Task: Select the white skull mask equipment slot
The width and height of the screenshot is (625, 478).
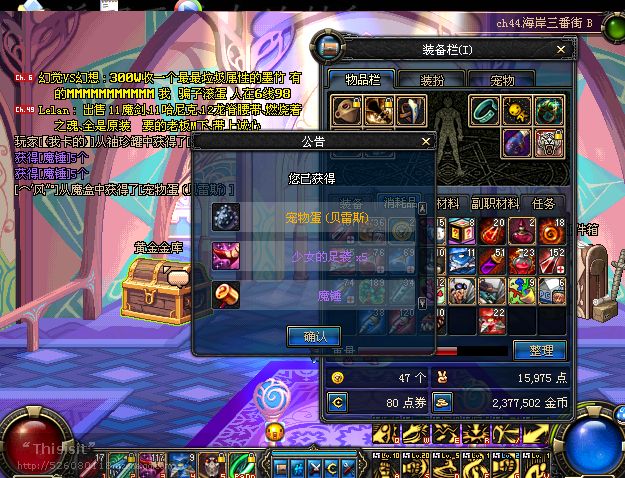Action: [547, 142]
